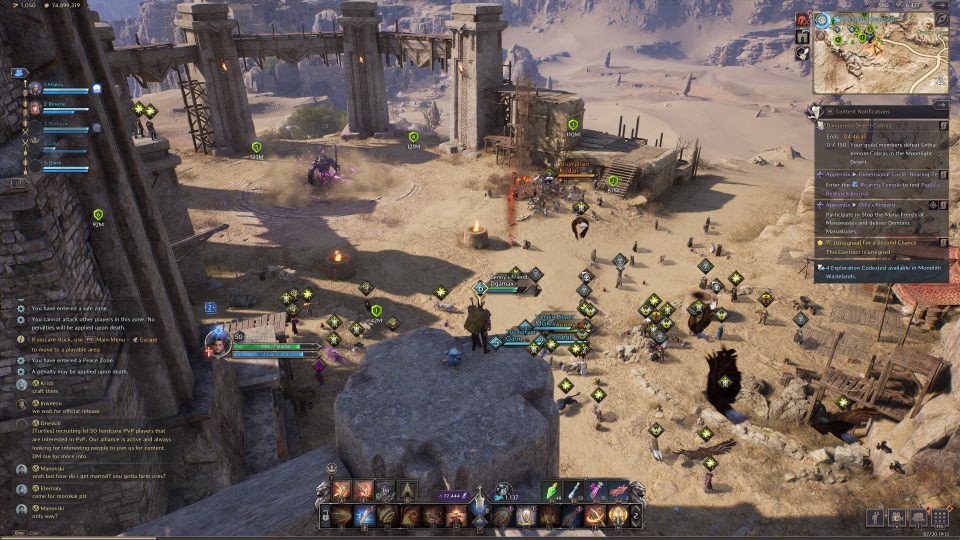Open the grid main menu icon
This screenshot has width=960, height=540.
click(x=939, y=517)
